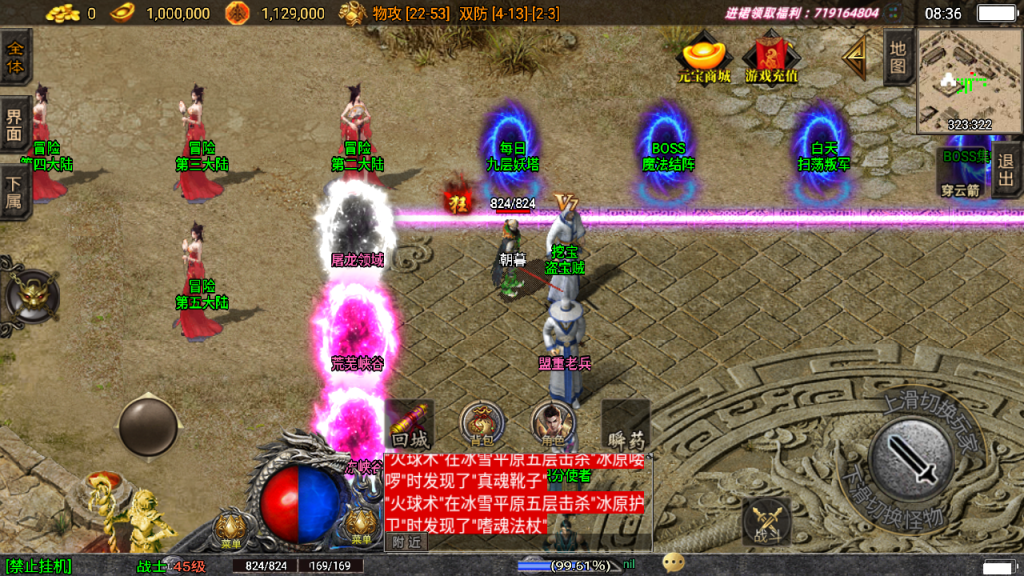Open the 元宝商城 ingot shop
The width and height of the screenshot is (1024, 576).
[704, 58]
